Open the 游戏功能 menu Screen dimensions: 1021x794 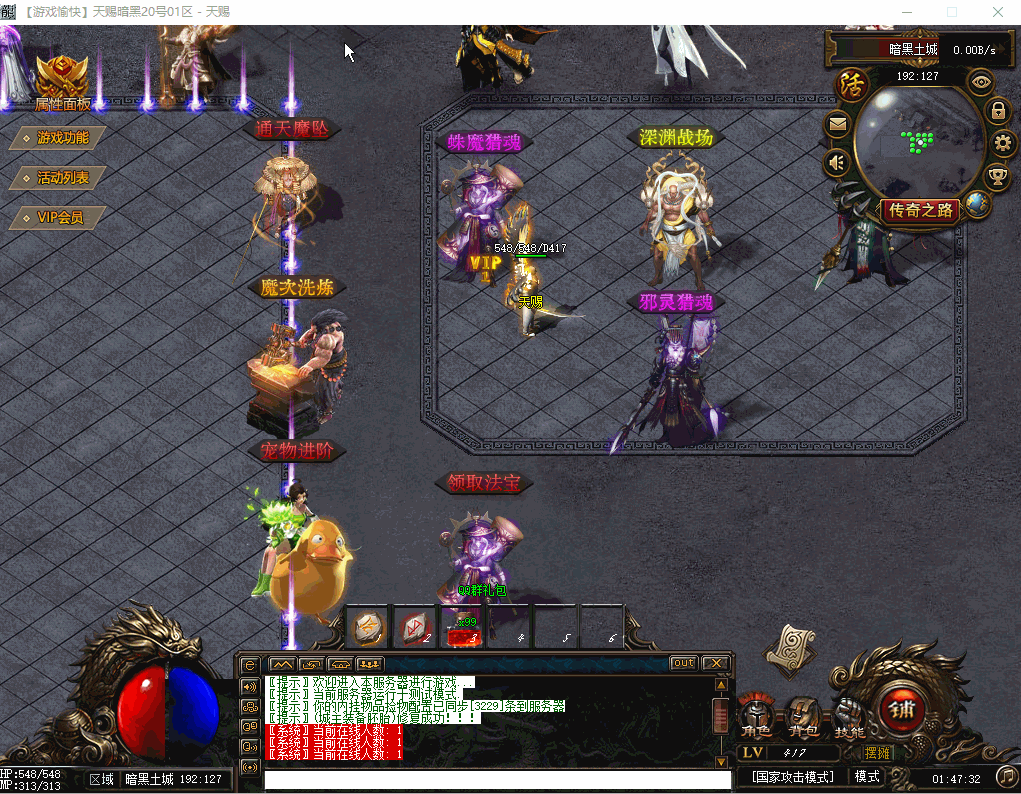pyautogui.click(x=62, y=138)
